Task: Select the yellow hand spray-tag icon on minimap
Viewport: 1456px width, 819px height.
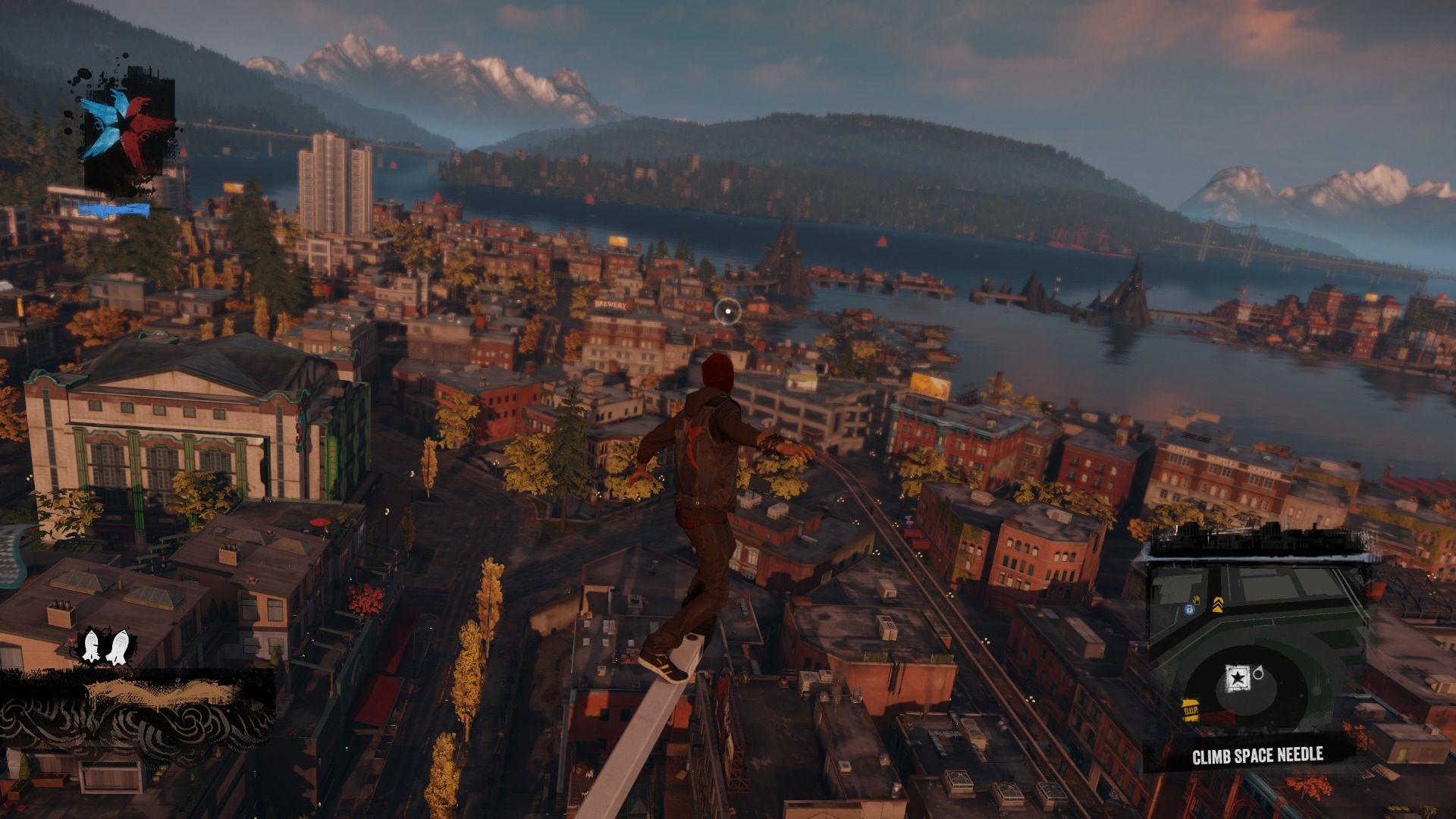Action: coord(1196,600)
